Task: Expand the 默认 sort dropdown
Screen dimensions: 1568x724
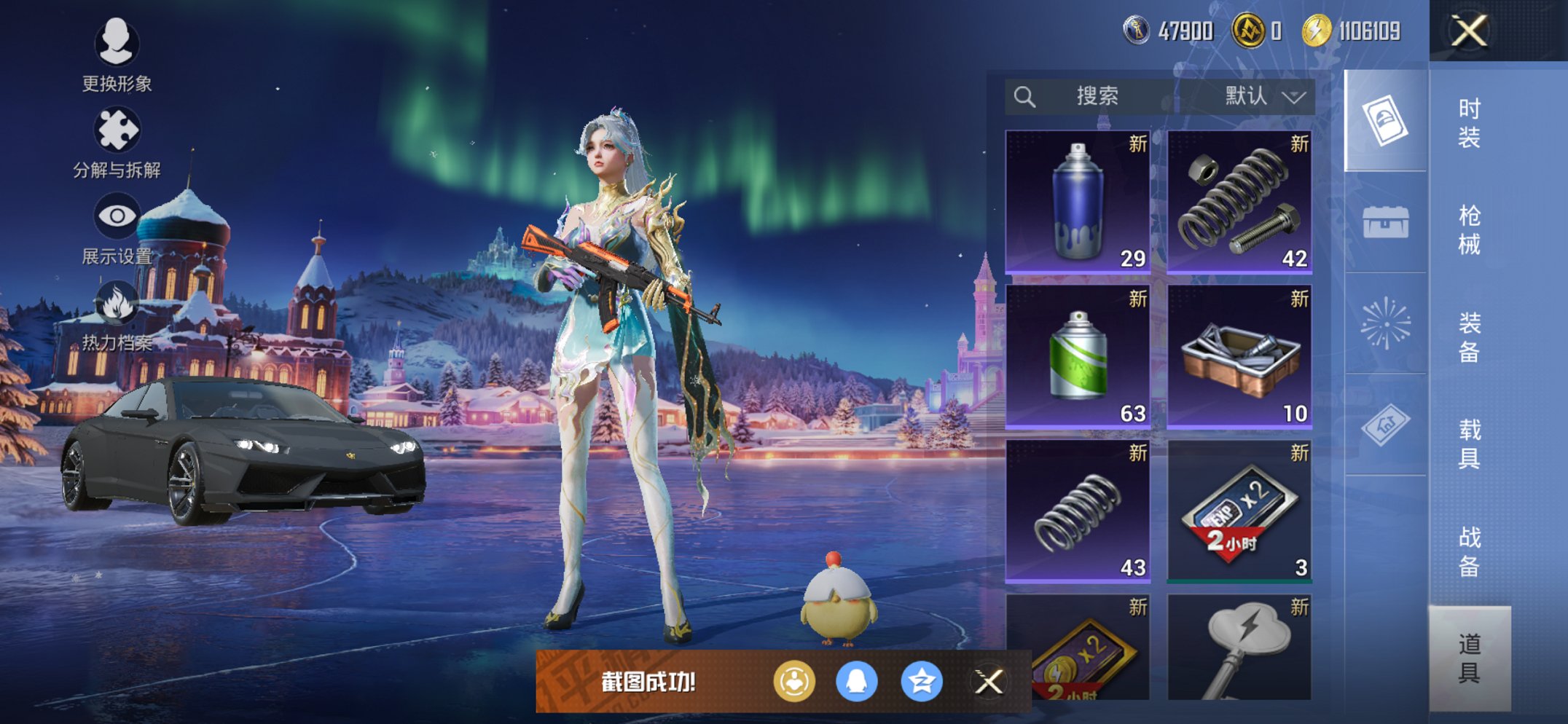Action: coord(1263,96)
